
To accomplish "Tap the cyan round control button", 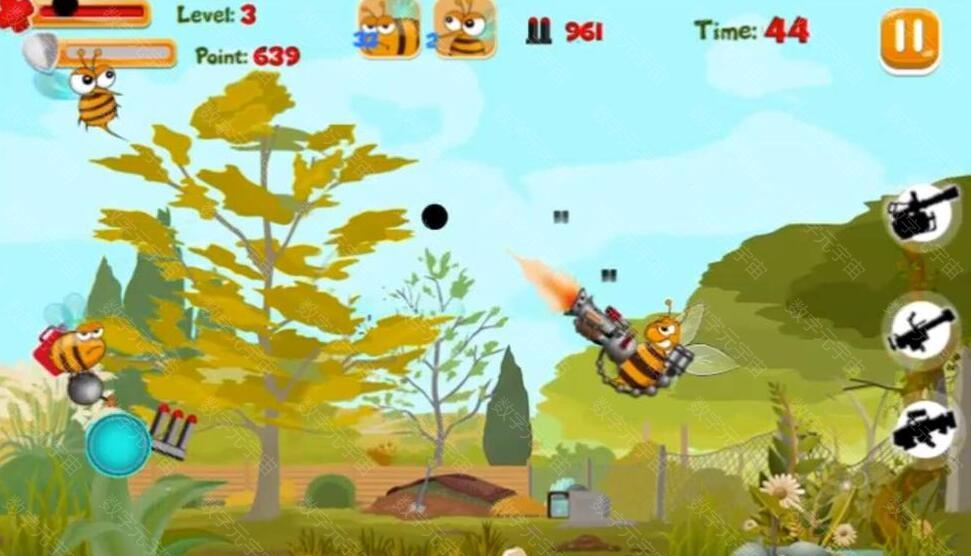I will pos(117,444).
